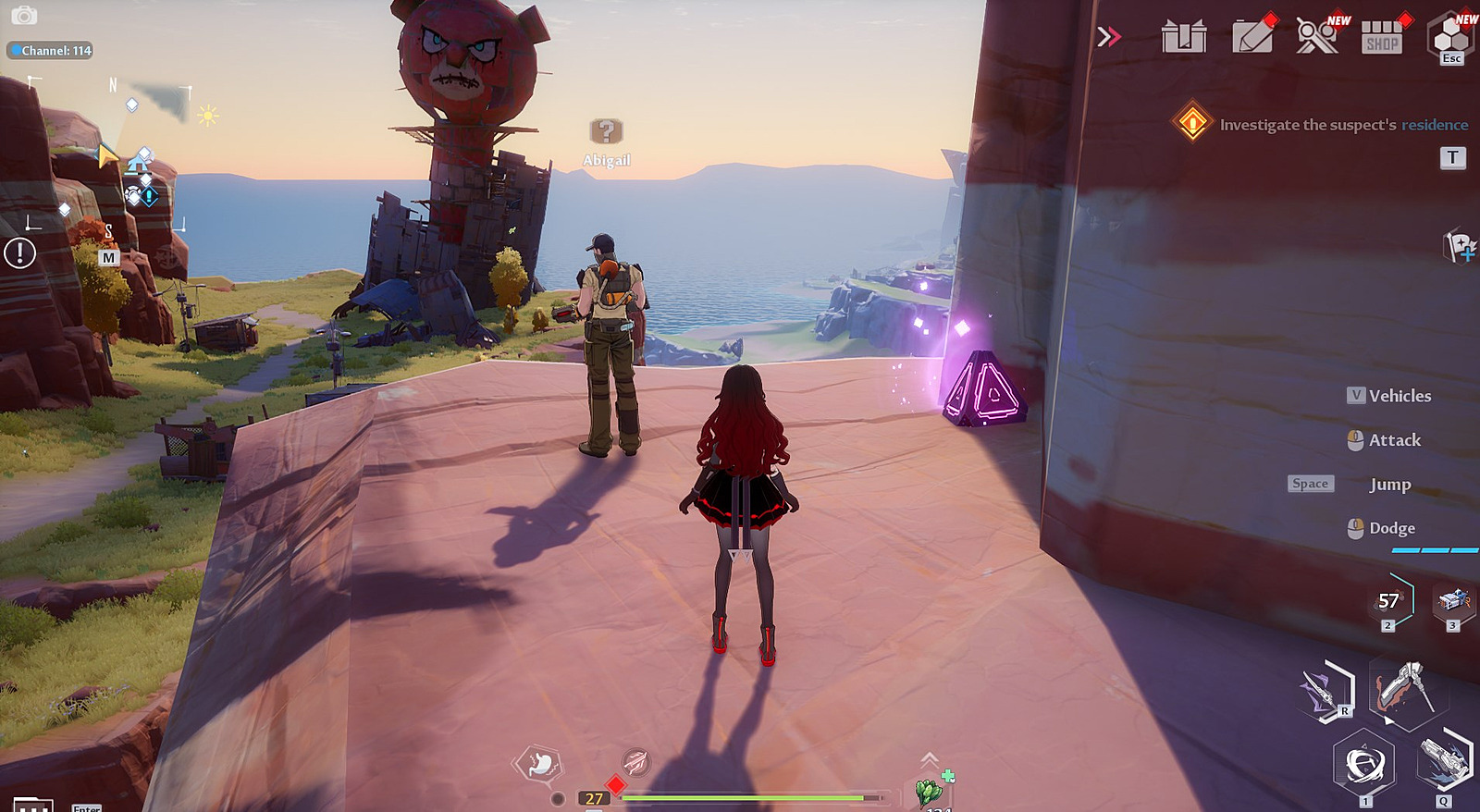Open the SHOP
The image size is (1480, 812).
tap(1382, 37)
